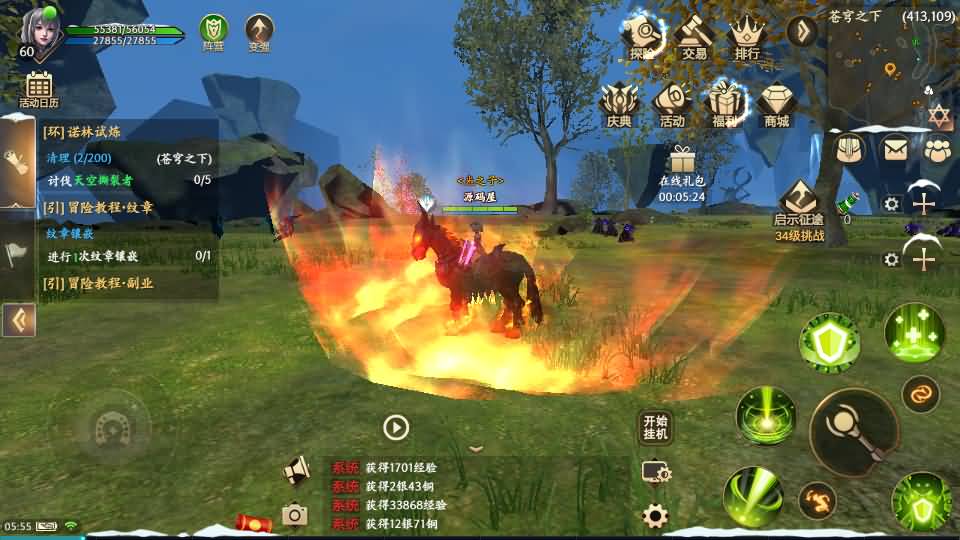Open the mail envelope icon

tap(894, 148)
